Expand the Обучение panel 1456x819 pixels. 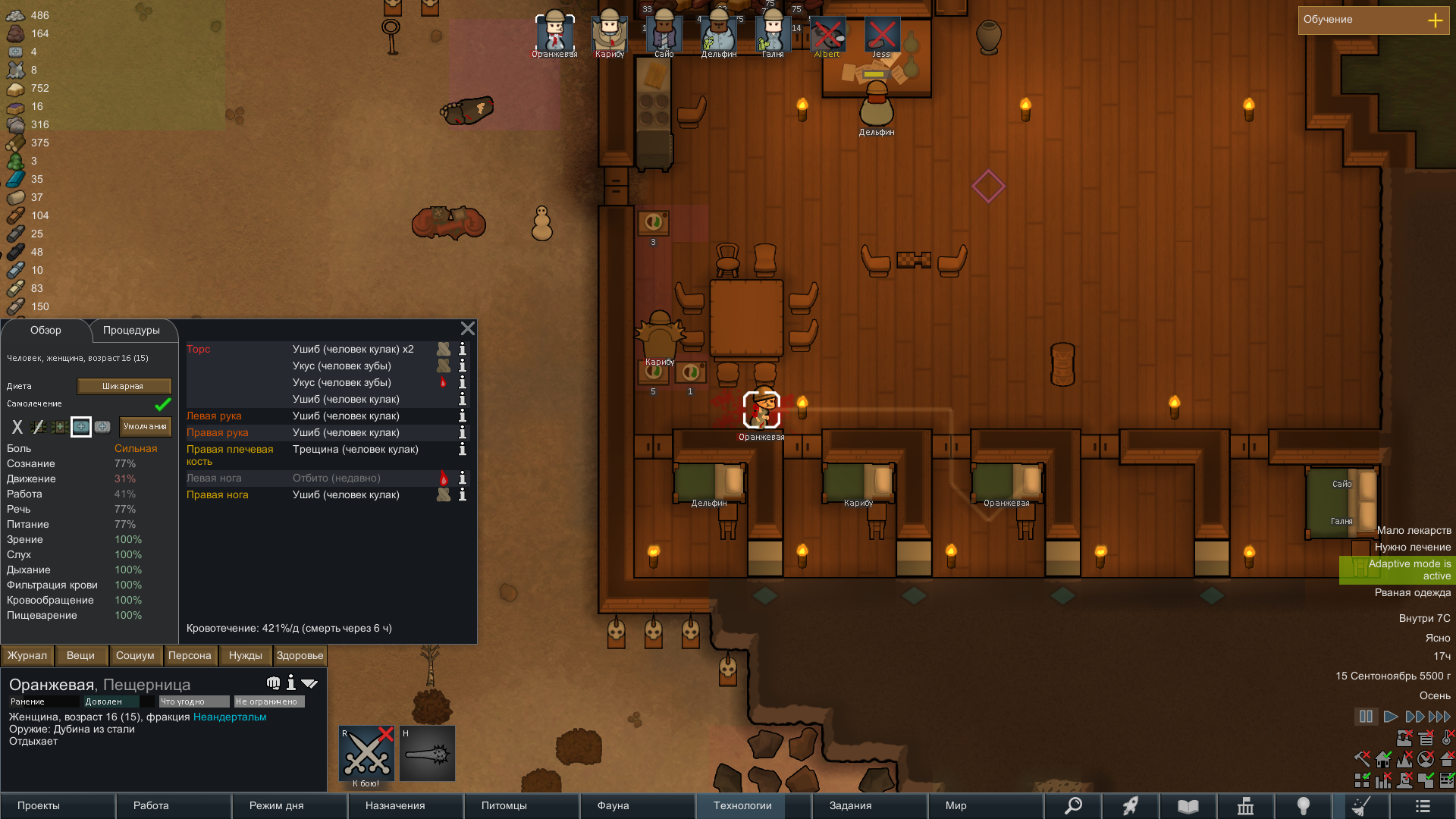(x=1435, y=20)
